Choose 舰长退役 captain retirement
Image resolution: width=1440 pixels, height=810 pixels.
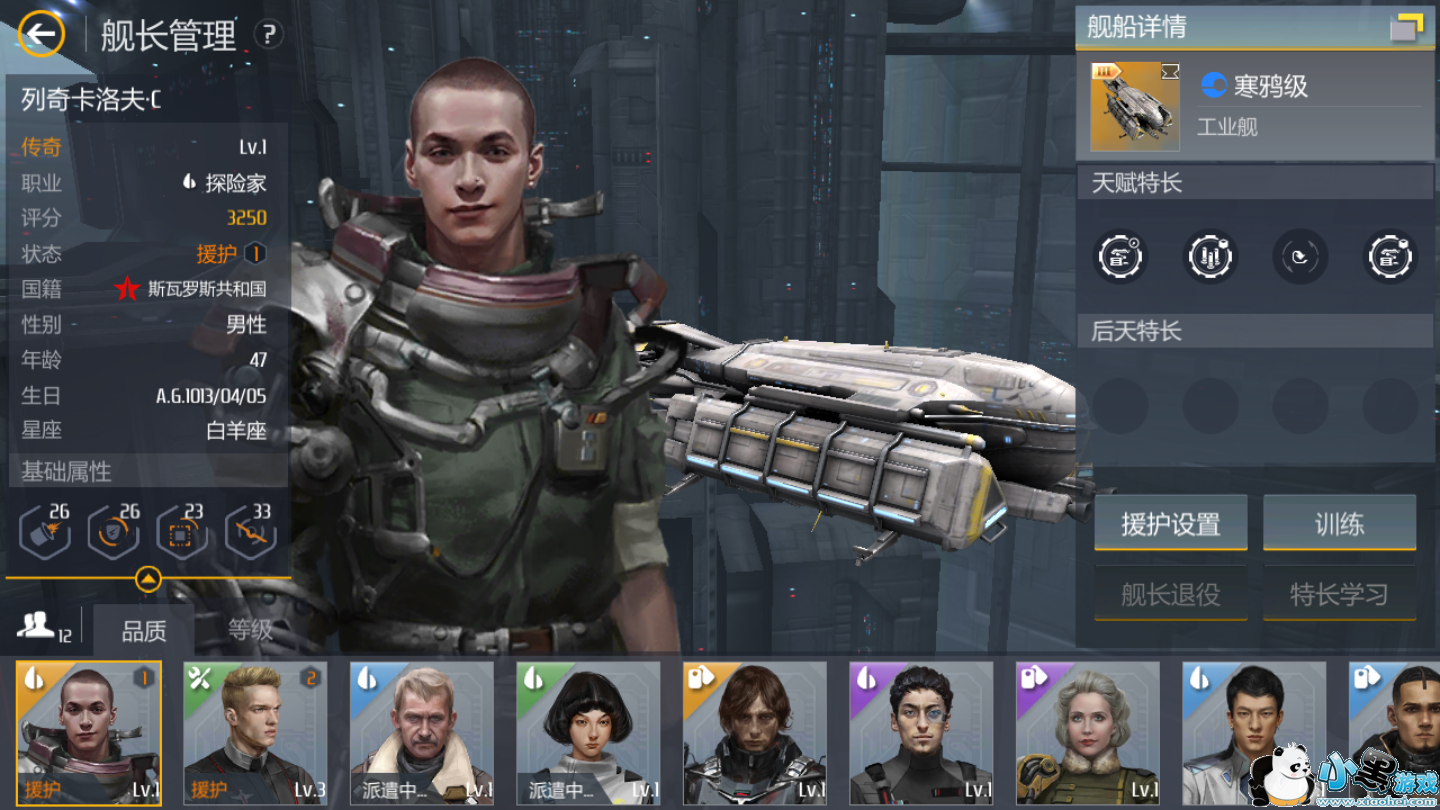point(1170,594)
